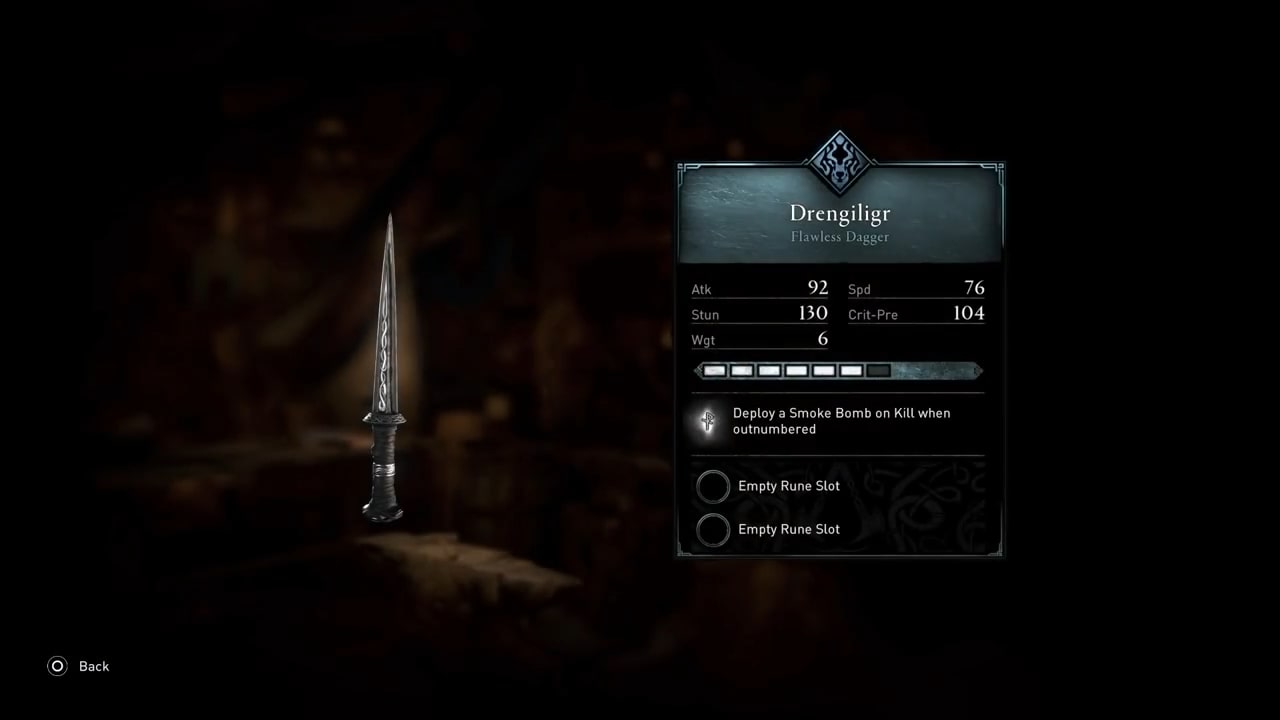Click the Atk stat value 92
1280x720 pixels.
point(817,288)
